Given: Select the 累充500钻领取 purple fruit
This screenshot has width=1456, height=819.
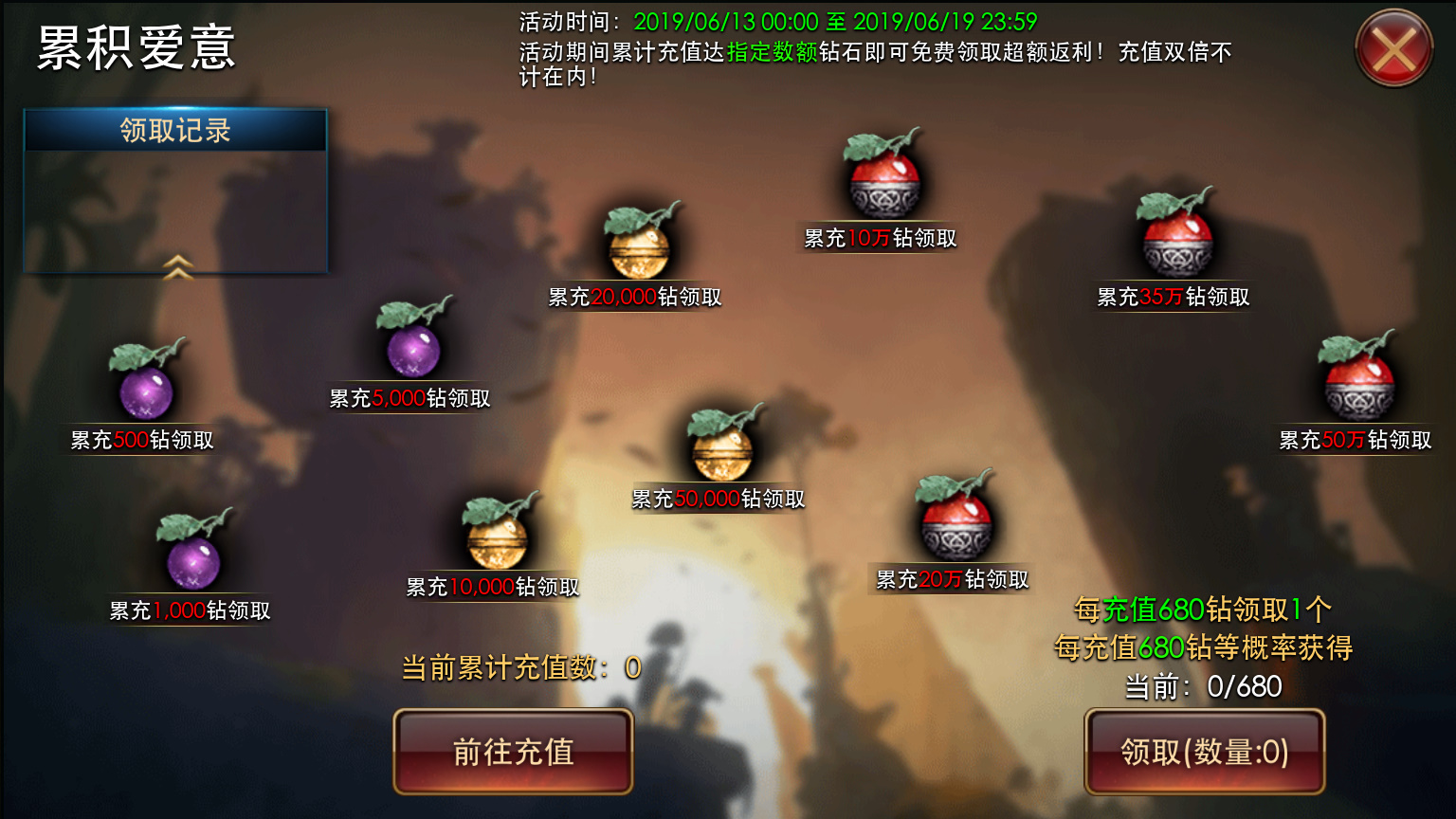Looking at the screenshot, I should [x=146, y=389].
